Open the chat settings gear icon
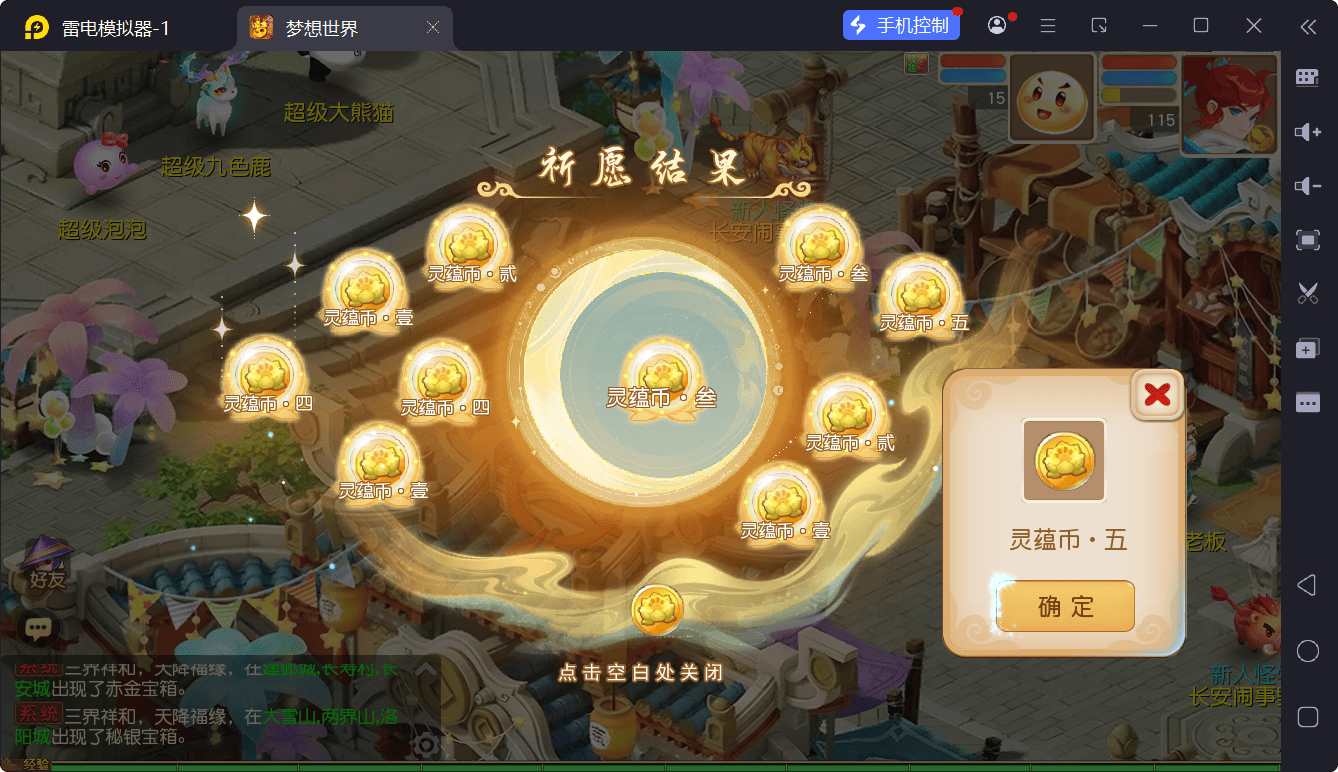This screenshot has width=1338, height=772. 427,744
